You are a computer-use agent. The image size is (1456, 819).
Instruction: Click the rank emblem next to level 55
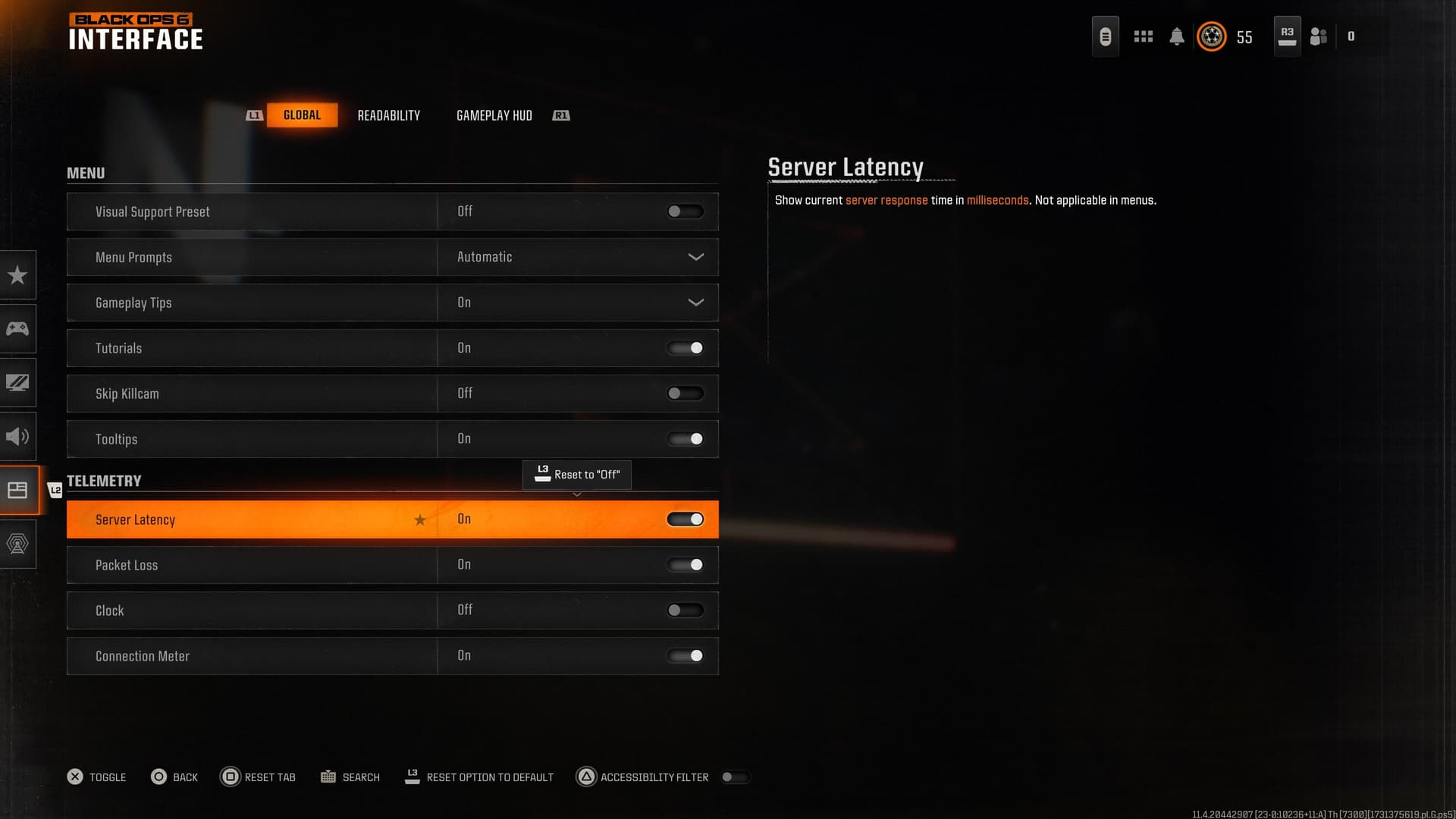(1211, 36)
